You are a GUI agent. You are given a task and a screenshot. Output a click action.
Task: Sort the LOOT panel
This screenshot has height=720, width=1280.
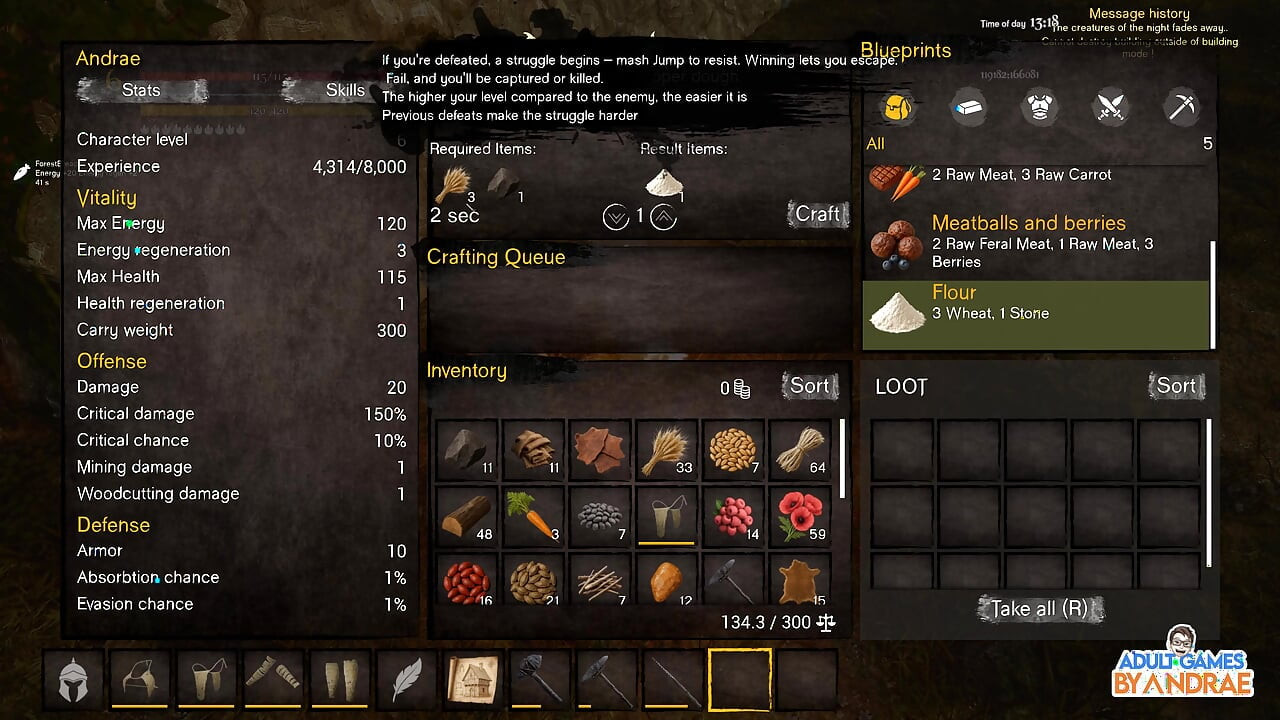(1176, 386)
